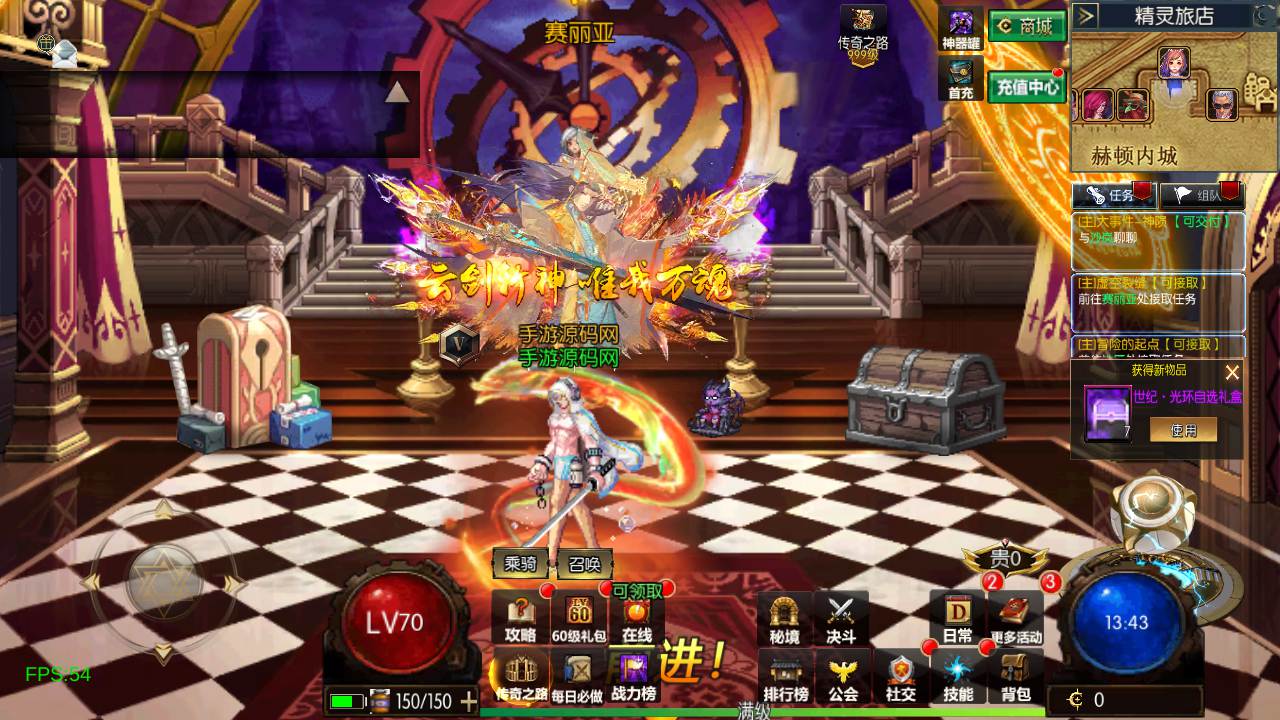This screenshot has height=720, width=1280.
Task: Claim the 在线 online reward
Action: [637, 619]
